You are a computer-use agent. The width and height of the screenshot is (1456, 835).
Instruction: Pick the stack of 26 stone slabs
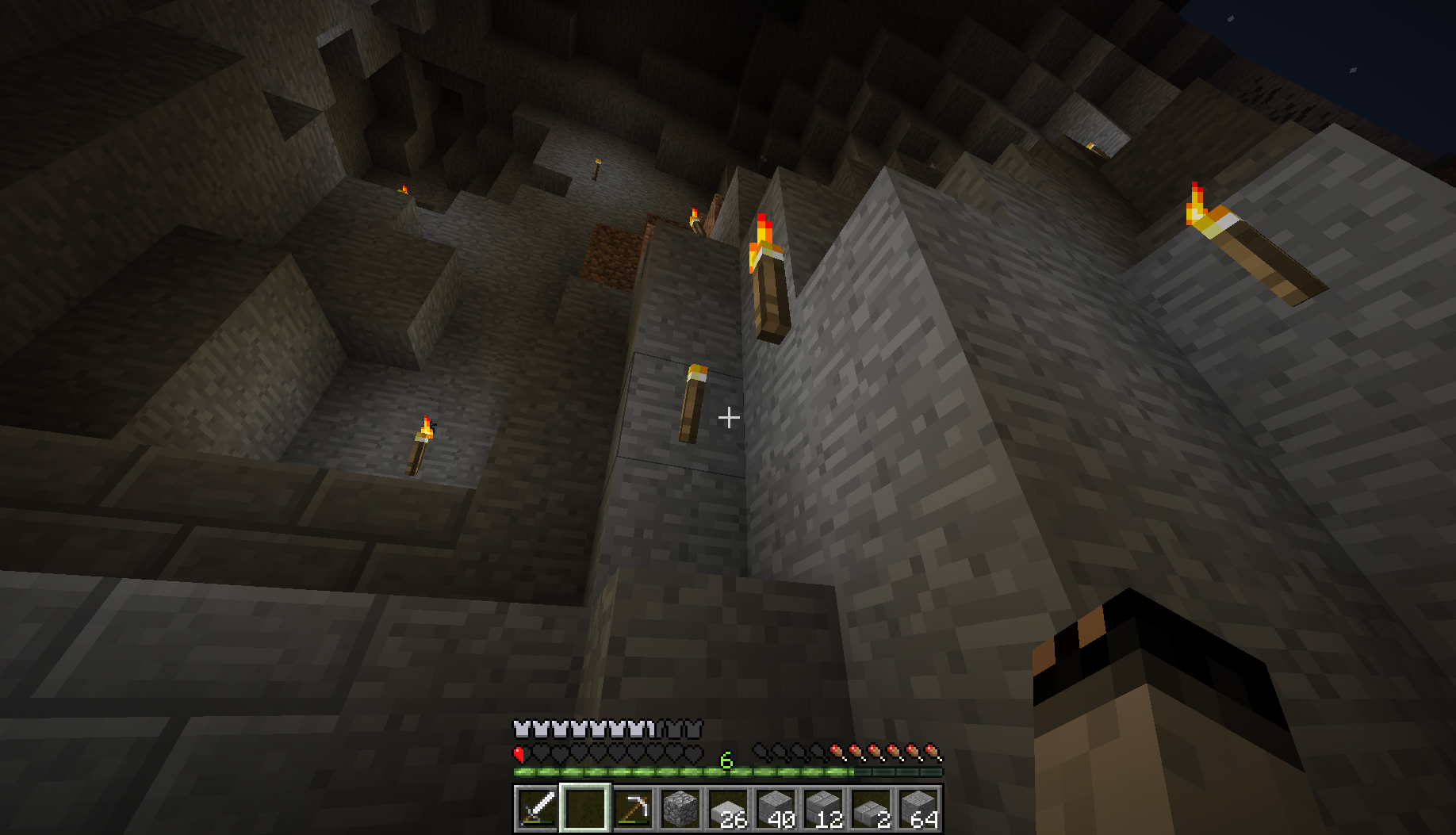(x=727, y=808)
